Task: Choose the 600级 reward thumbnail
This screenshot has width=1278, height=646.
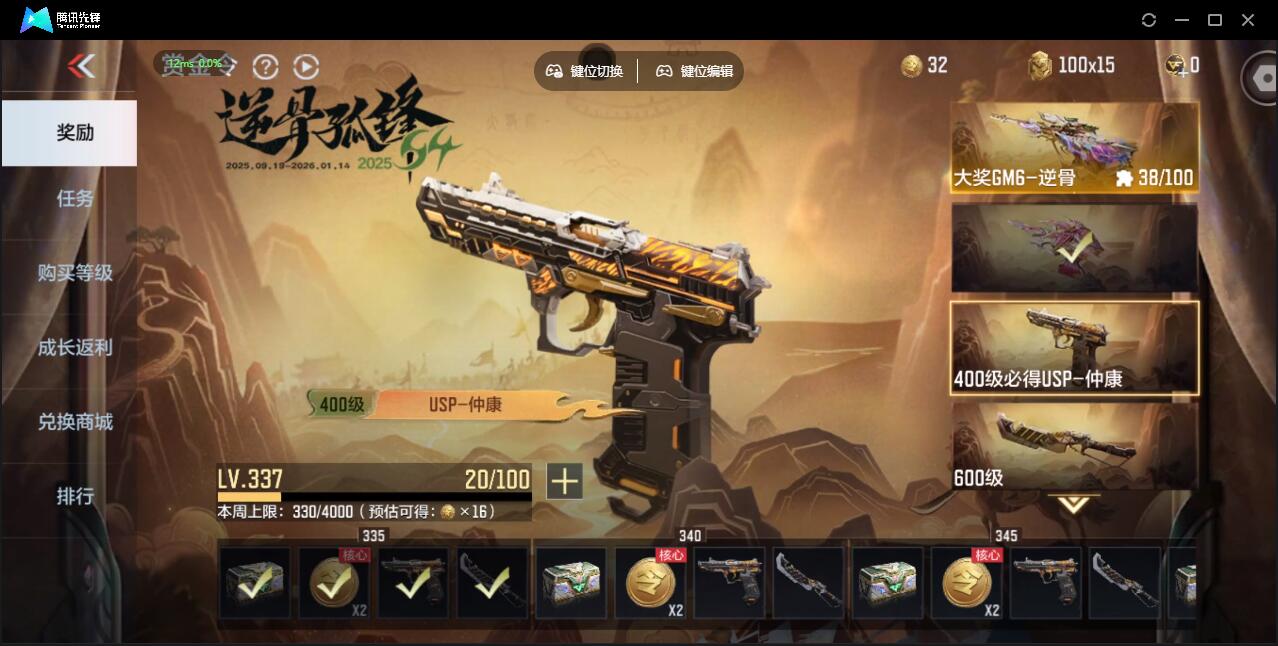Action: coord(1074,446)
